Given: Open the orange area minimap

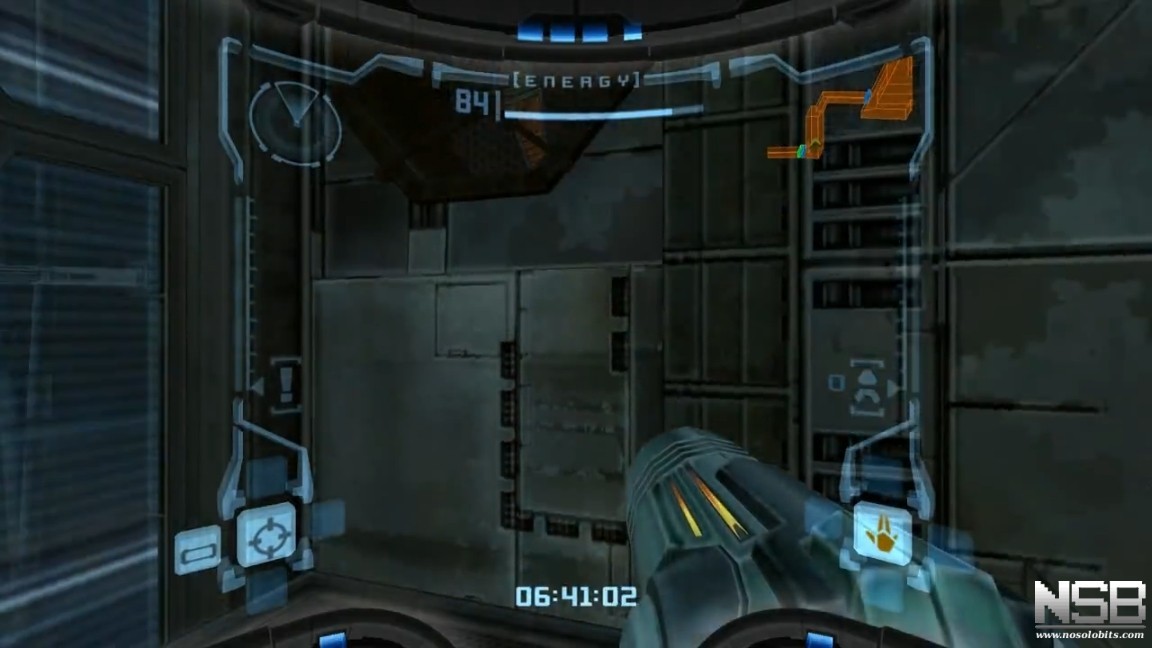Looking at the screenshot, I should point(850,112).
